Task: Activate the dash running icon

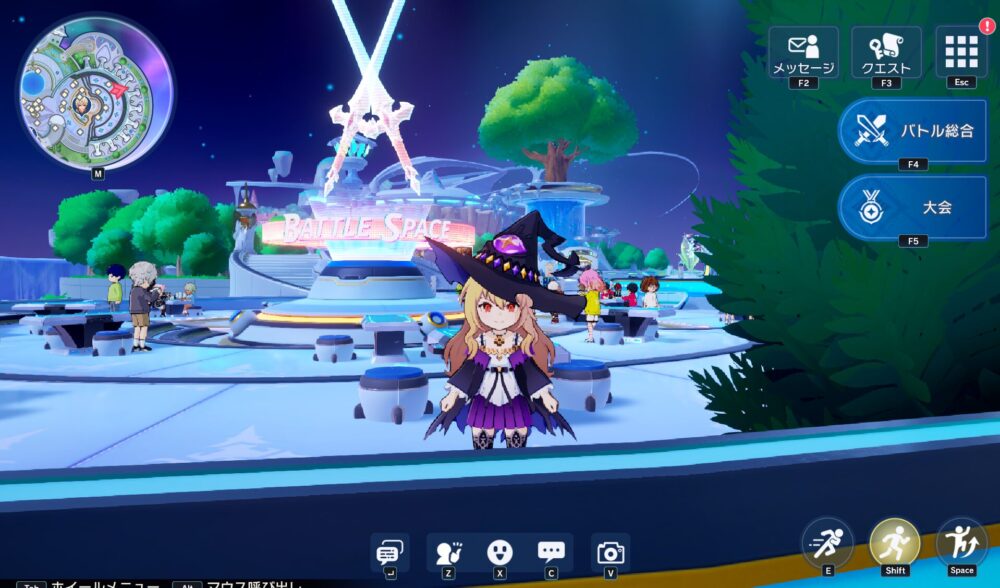Action: (x=828, y=543)
